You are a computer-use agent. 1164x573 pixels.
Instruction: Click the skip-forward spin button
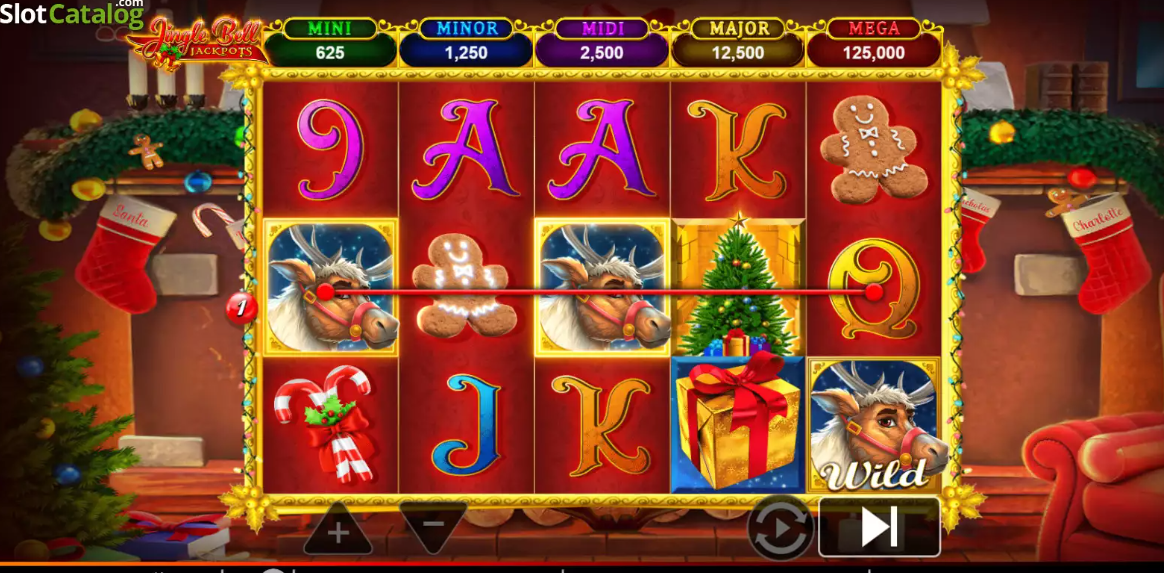pos(879,527)
